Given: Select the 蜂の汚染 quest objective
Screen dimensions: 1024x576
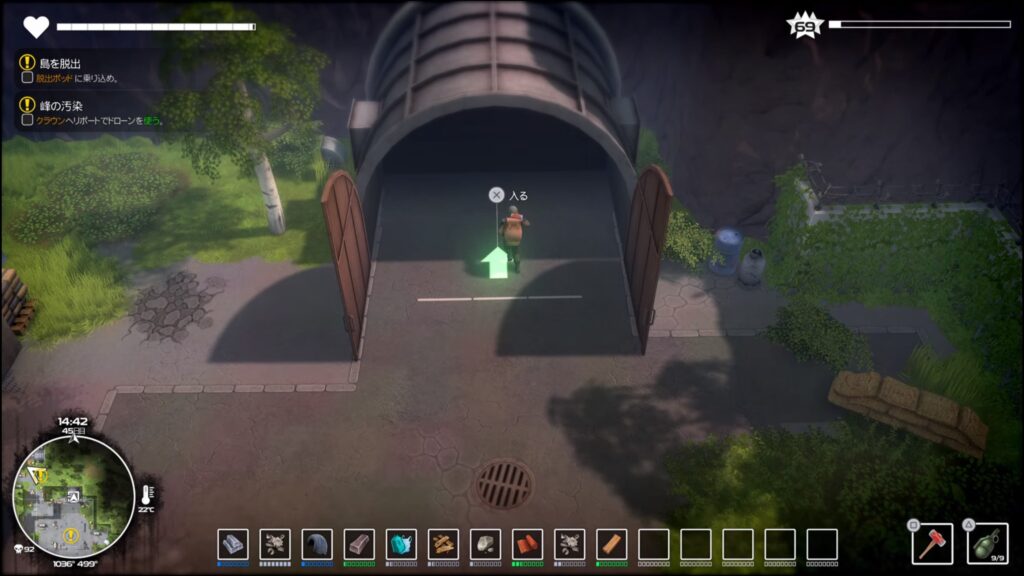Looking at the screenshot, I should point(62,104).
